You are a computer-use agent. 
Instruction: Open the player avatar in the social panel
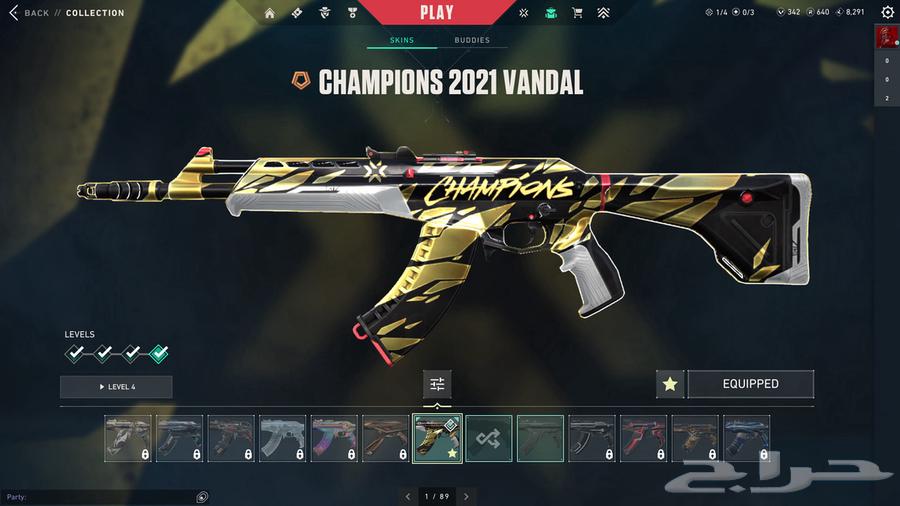coord(886,38)
